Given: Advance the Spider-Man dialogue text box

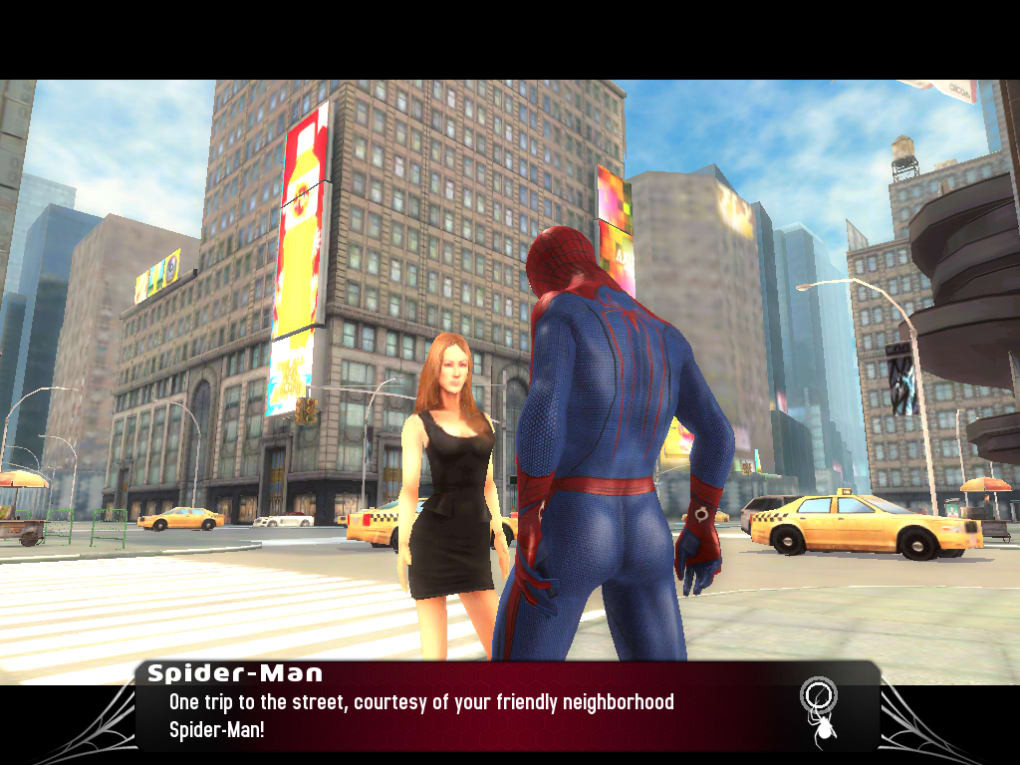Looking at the screenshot, I should (x=480, y=714).
